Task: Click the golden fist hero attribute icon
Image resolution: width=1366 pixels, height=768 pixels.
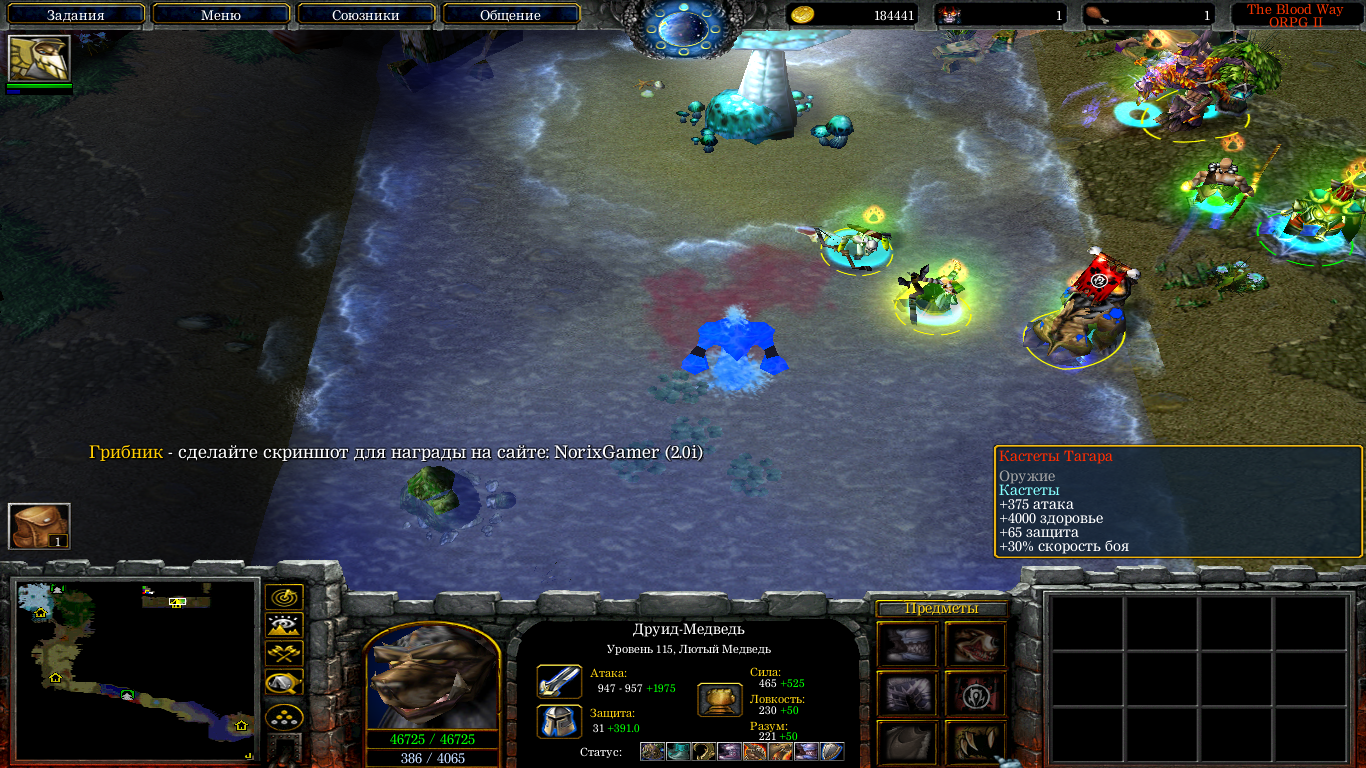Action: click(x=719, y=699)
